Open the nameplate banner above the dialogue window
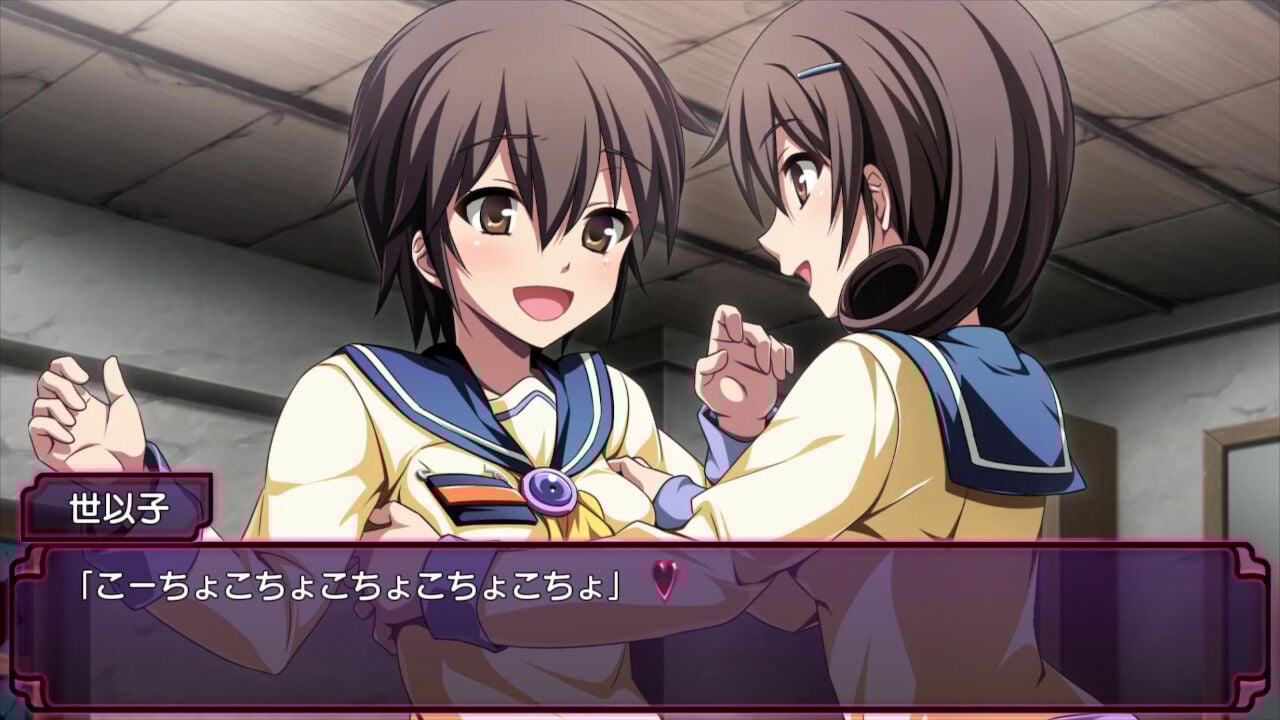Screen dimensions: 1280x720 coord(120,504)
